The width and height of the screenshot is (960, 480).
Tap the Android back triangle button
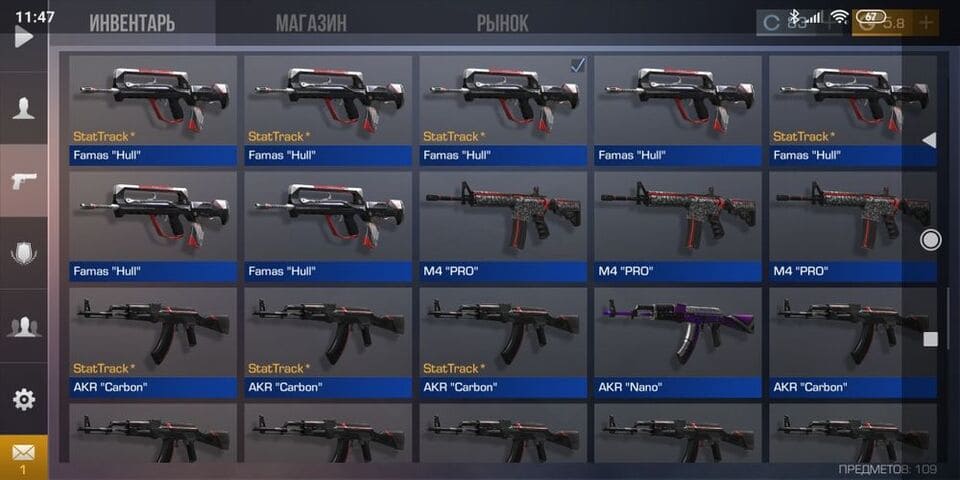(x=929, y=140)
